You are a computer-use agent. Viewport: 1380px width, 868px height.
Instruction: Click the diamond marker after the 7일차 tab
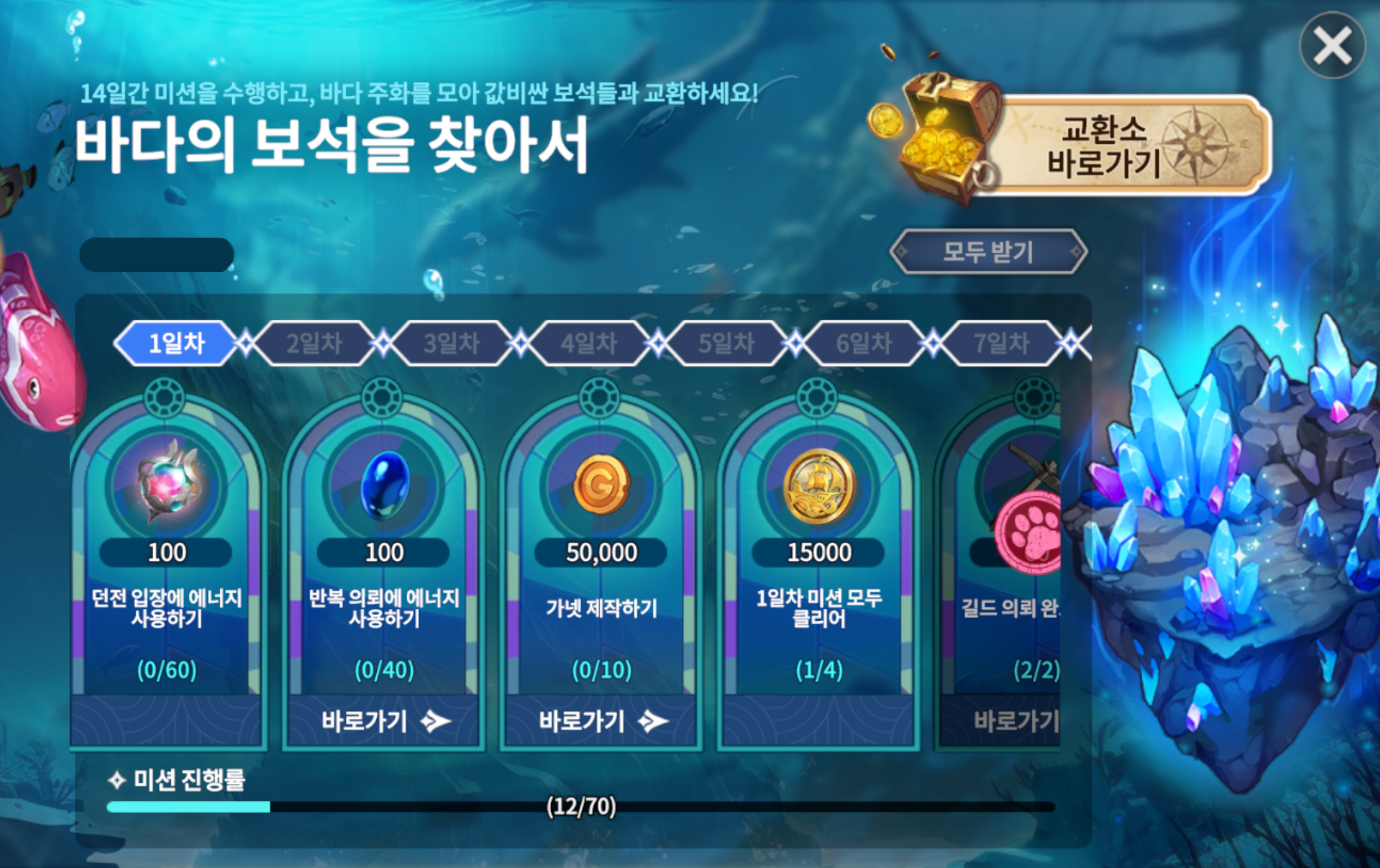click(x=1070, y=343)
